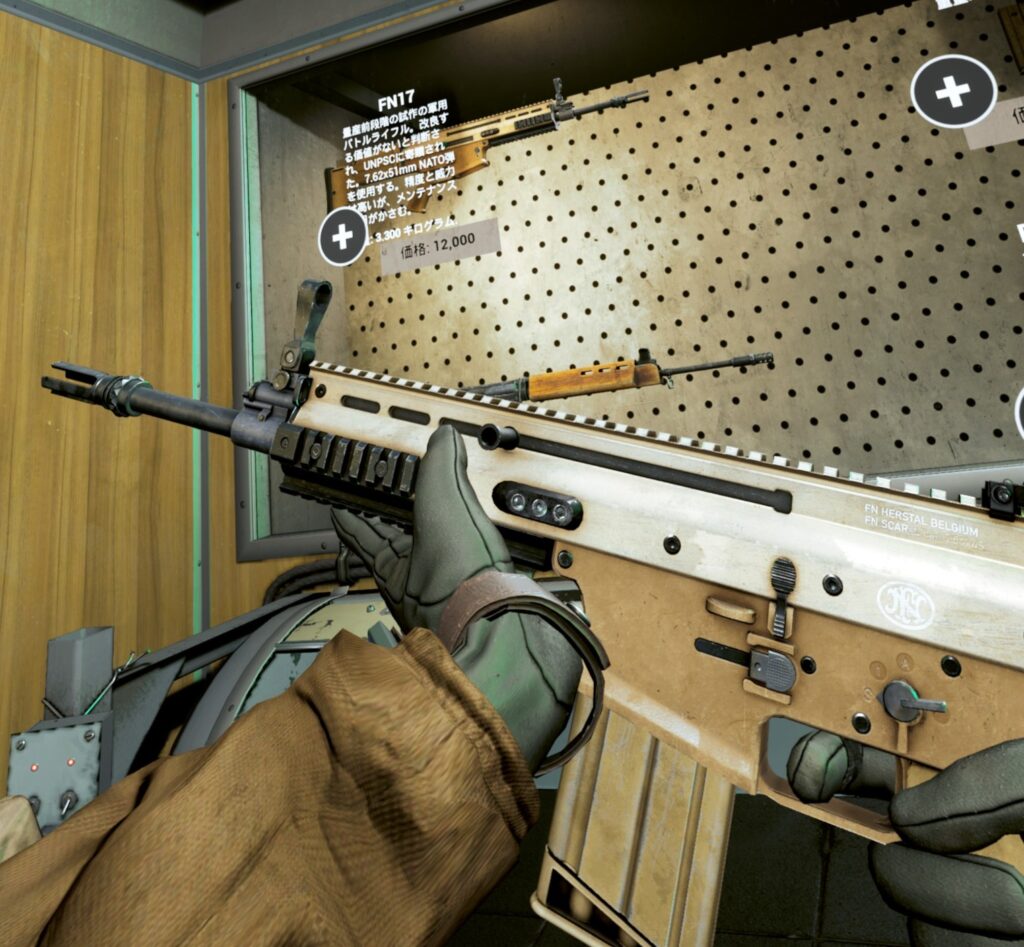This screenshot has width=1024, height=947.
Task: Tap the plus button next to the cut-off price tag
Action: tap(952, 92)
